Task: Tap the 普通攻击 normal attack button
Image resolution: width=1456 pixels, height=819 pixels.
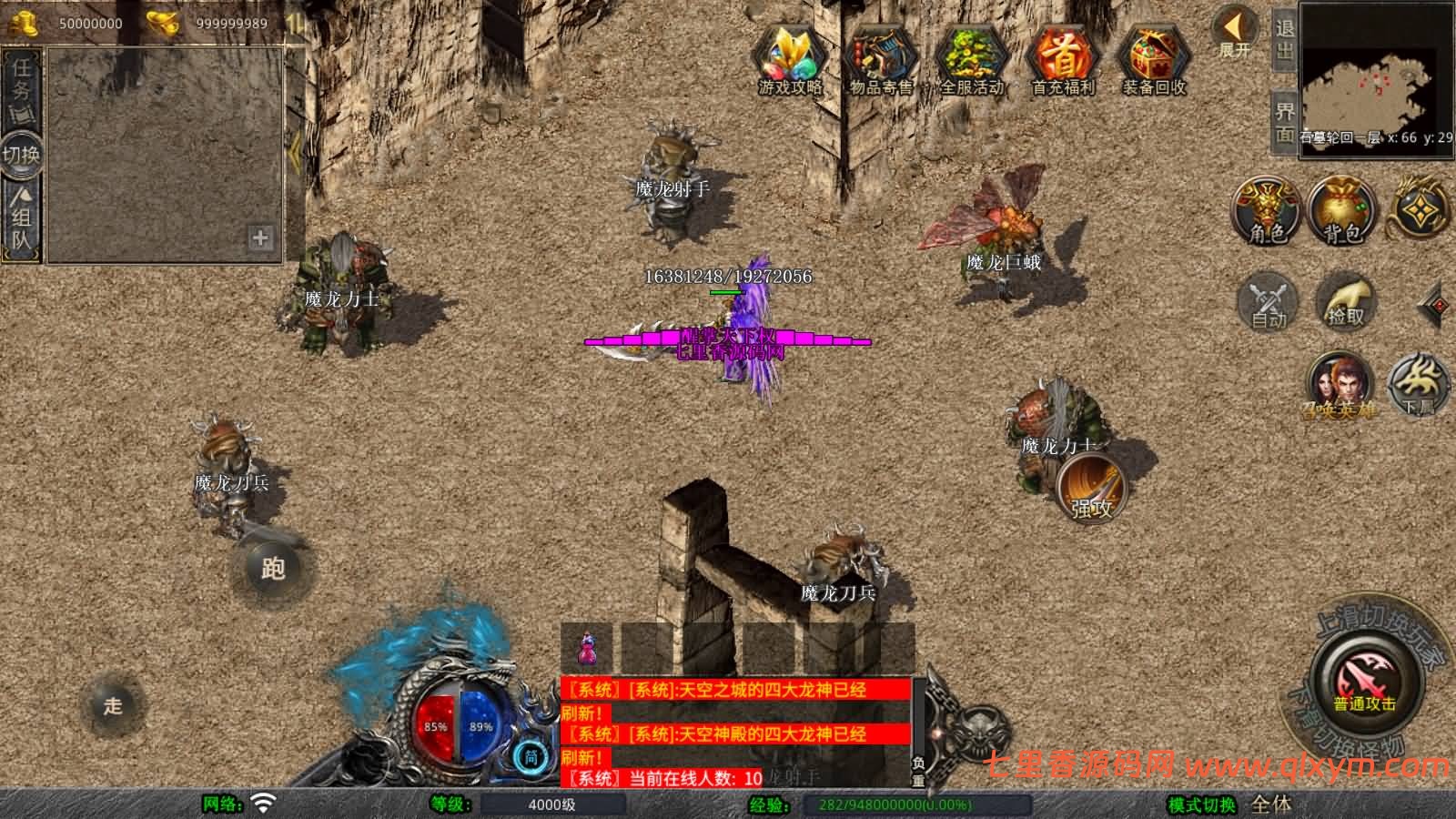Action: (x=1364, y=684)
